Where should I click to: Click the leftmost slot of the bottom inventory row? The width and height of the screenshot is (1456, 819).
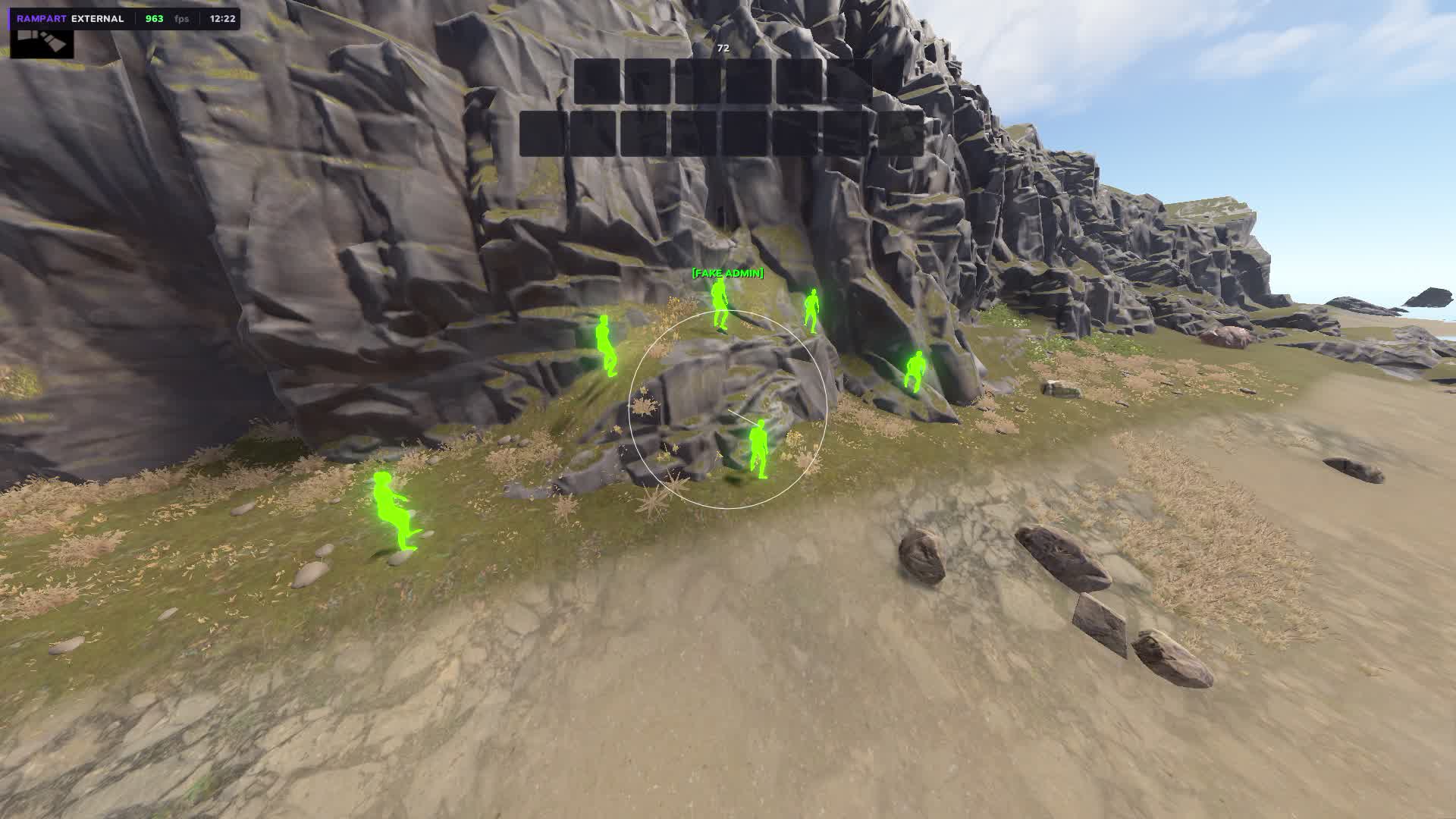coord(543,133)
